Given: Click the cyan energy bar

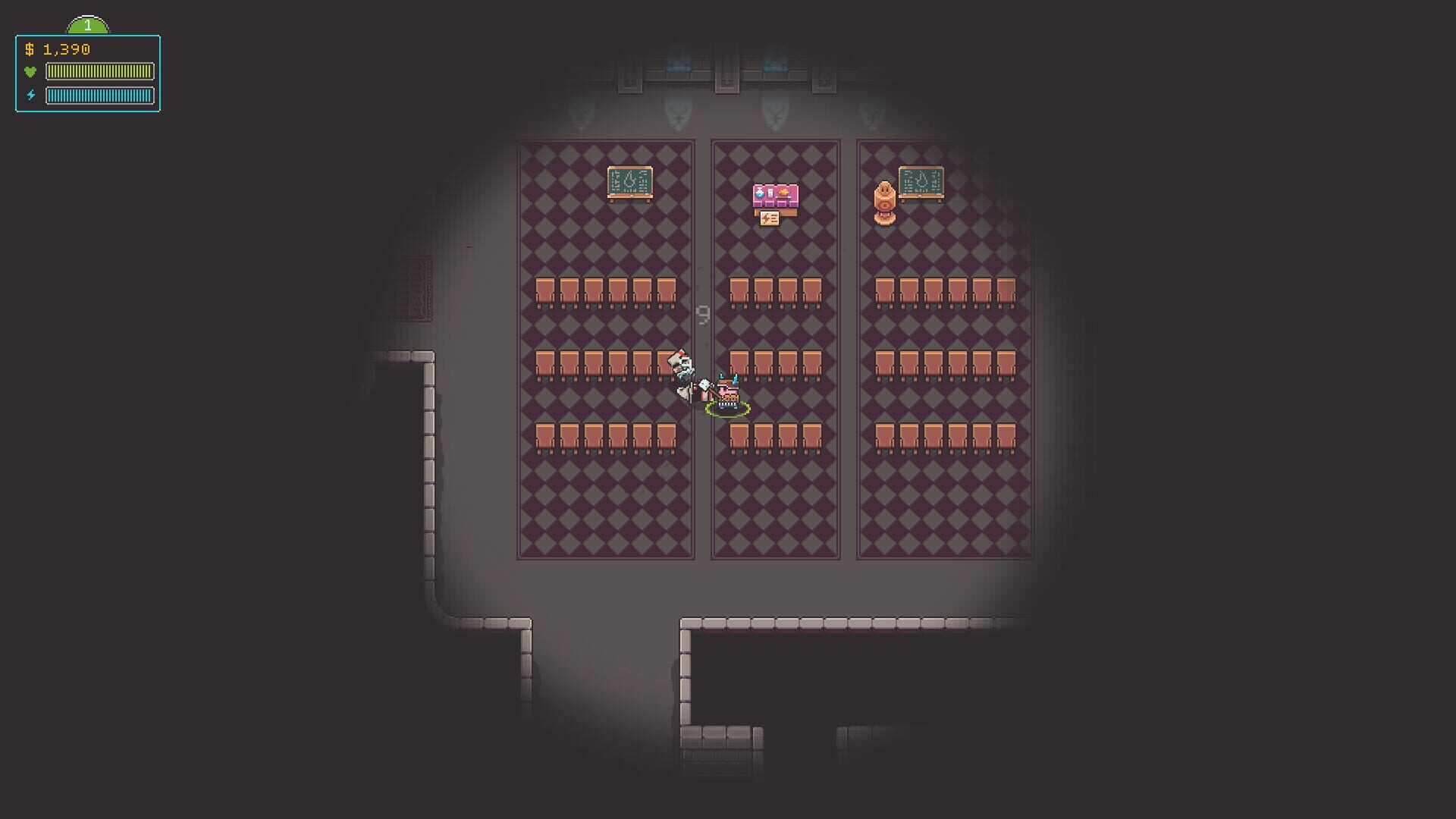Looking at the screenshot, I should (99, 96).
